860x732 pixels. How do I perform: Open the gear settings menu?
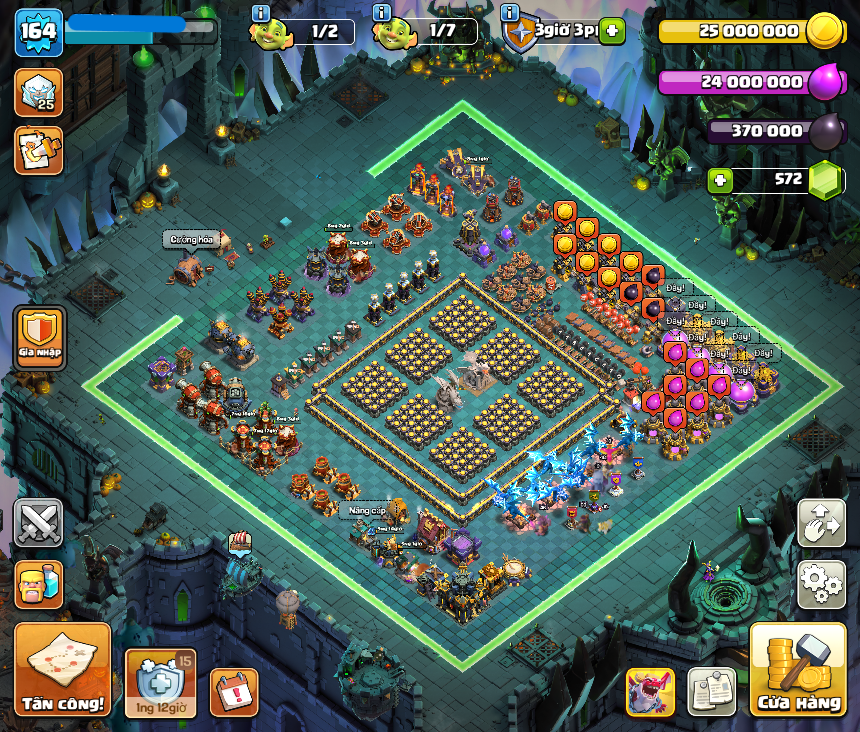coord(822,584)
